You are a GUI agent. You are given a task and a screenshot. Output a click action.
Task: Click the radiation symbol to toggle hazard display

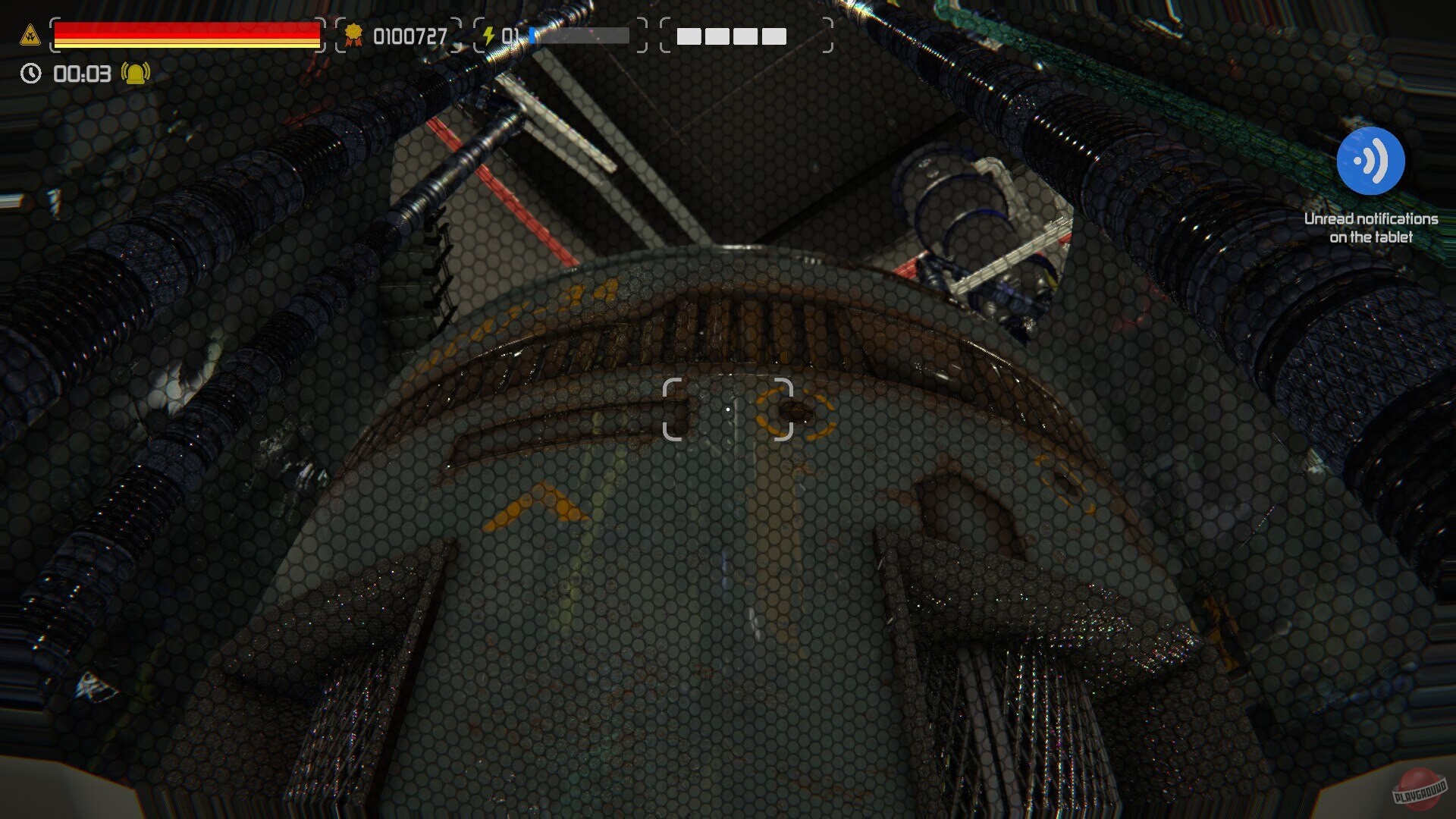click(30, 34)
